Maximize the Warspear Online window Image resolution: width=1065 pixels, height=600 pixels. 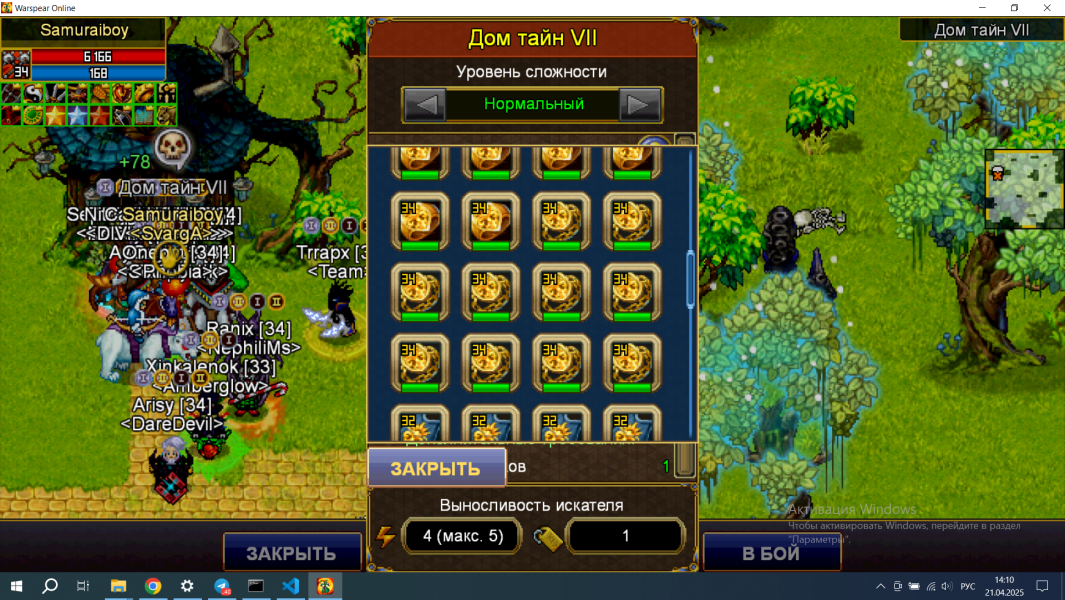tap(1014, 8)
